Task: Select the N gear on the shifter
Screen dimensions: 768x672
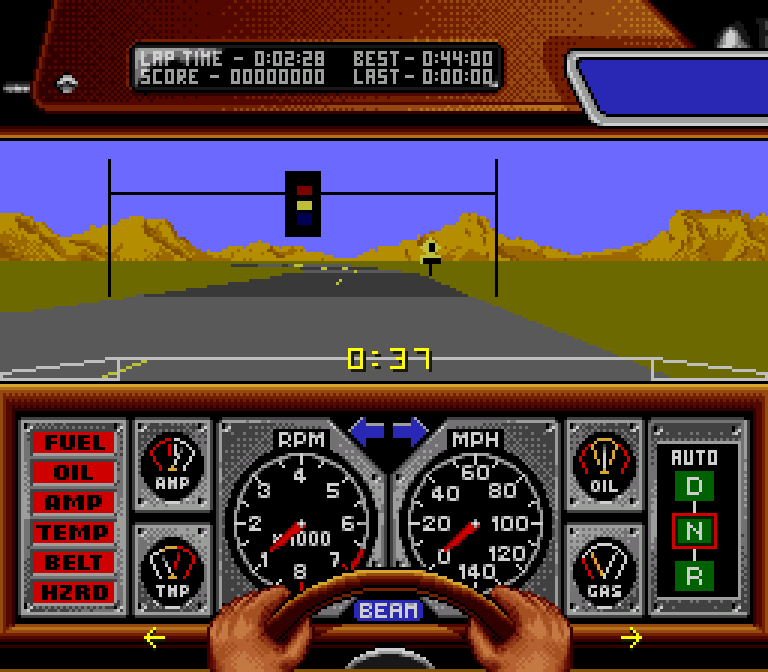Action: 694,531
